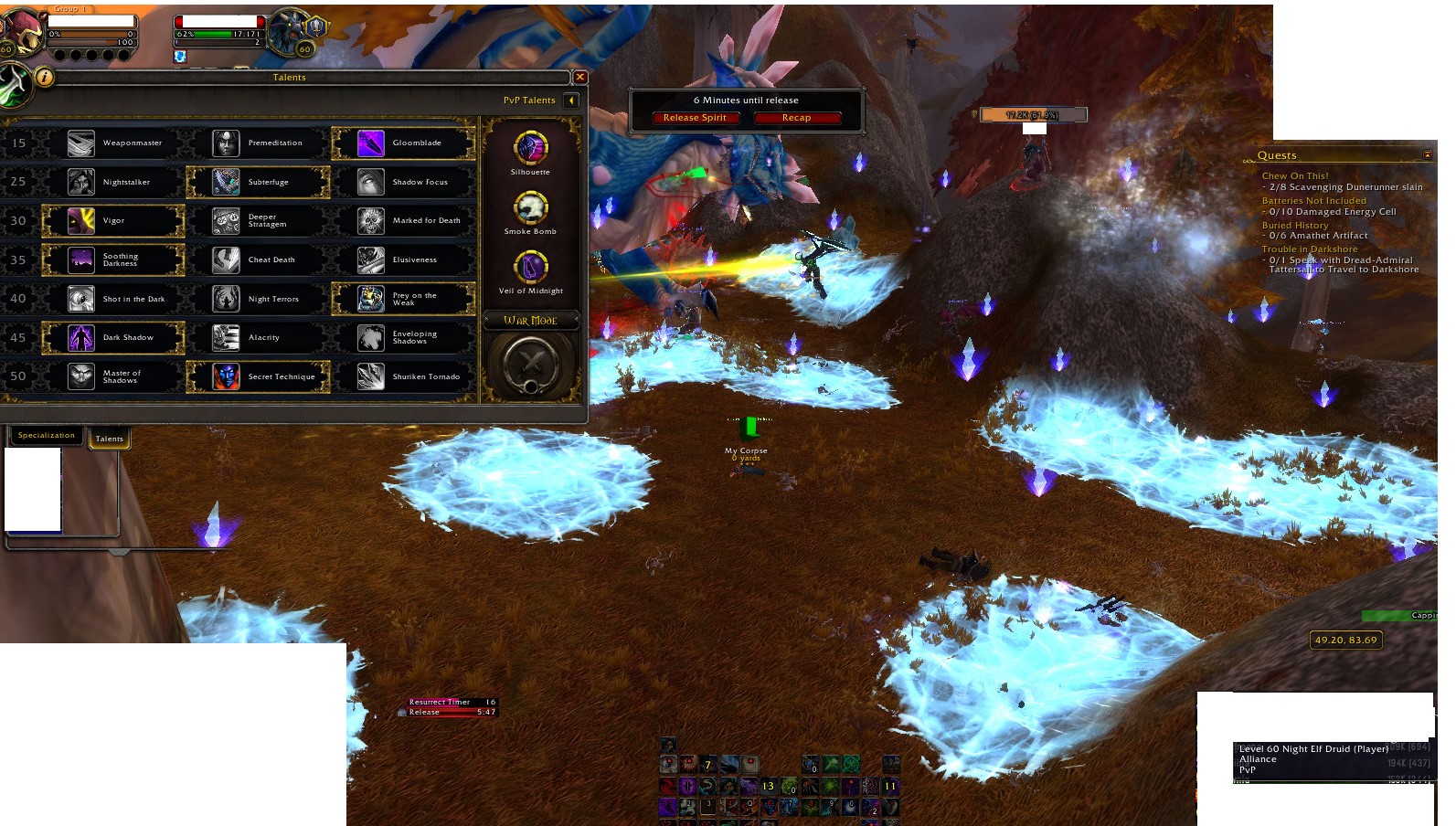The width and height of the screenshot is (1456, 826).
Task: Open the battleground Recap
Action: click(x=796, y=117)
